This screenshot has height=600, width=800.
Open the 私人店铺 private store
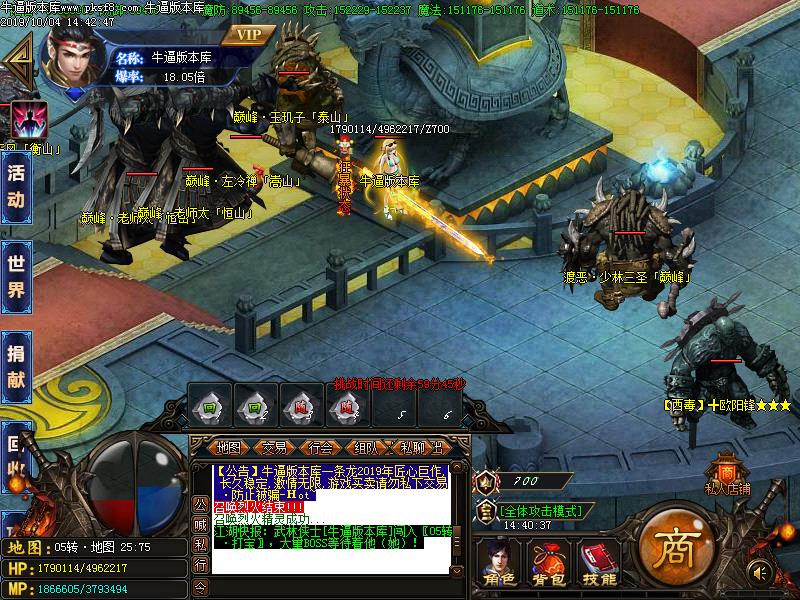727,476
